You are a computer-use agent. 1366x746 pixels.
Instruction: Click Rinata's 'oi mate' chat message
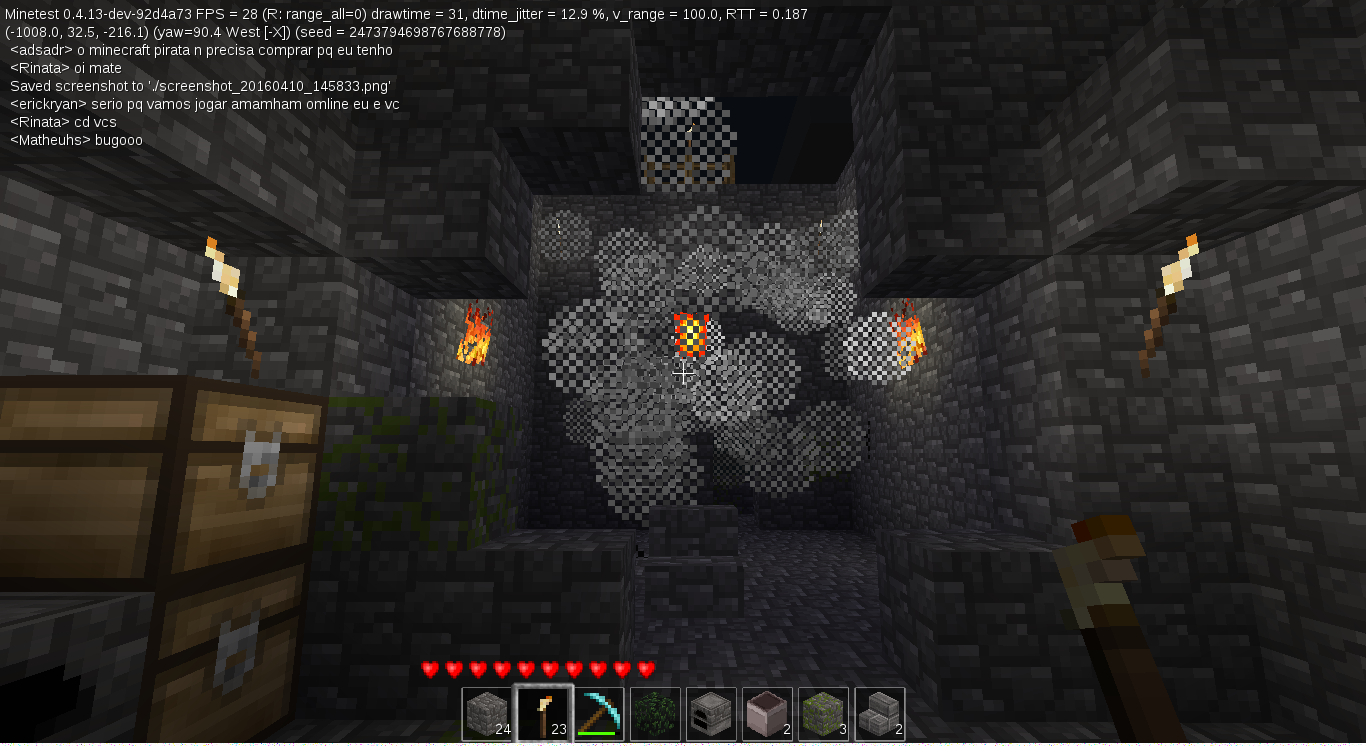[66, 68]
